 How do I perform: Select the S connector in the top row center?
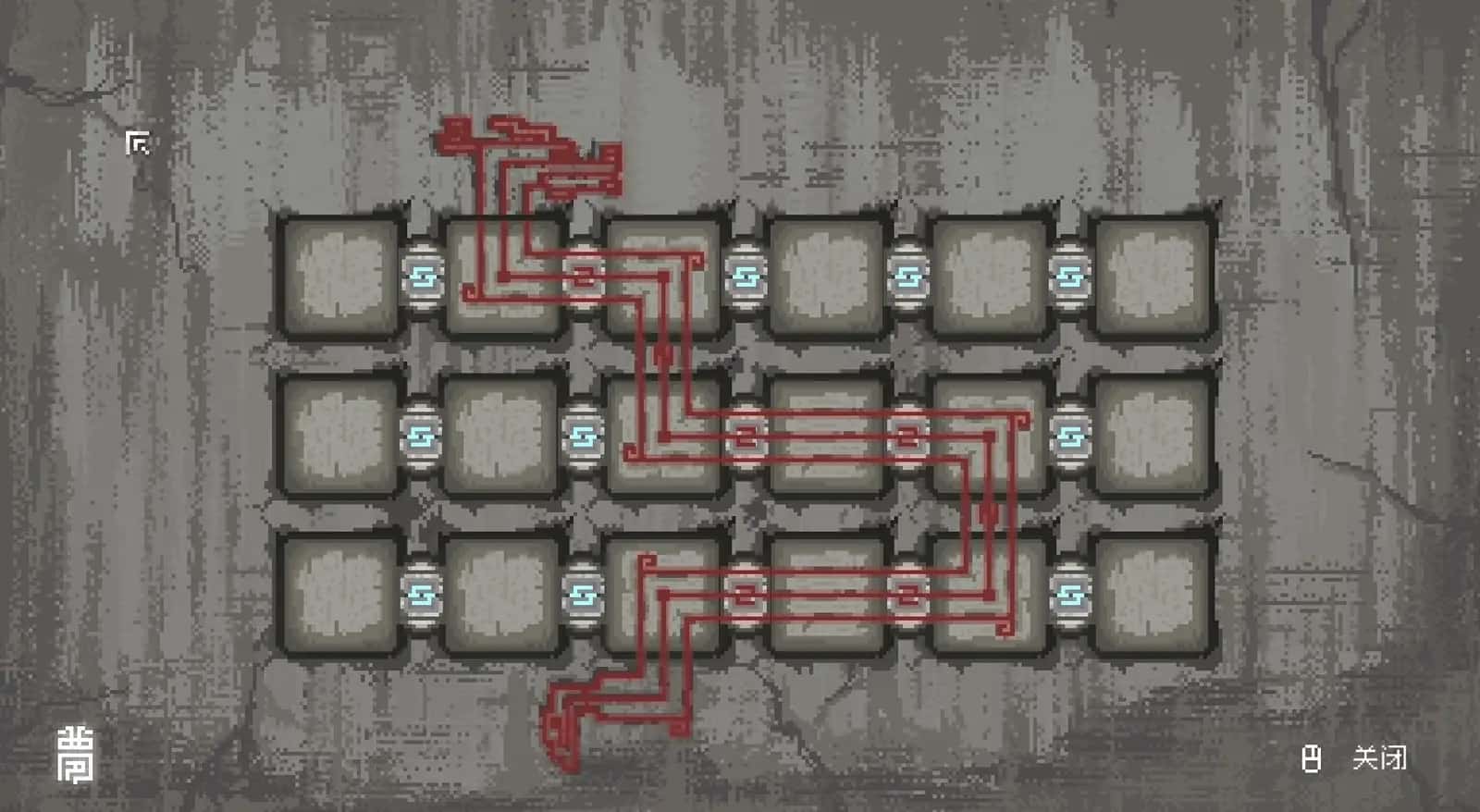(x=745, y=277)
